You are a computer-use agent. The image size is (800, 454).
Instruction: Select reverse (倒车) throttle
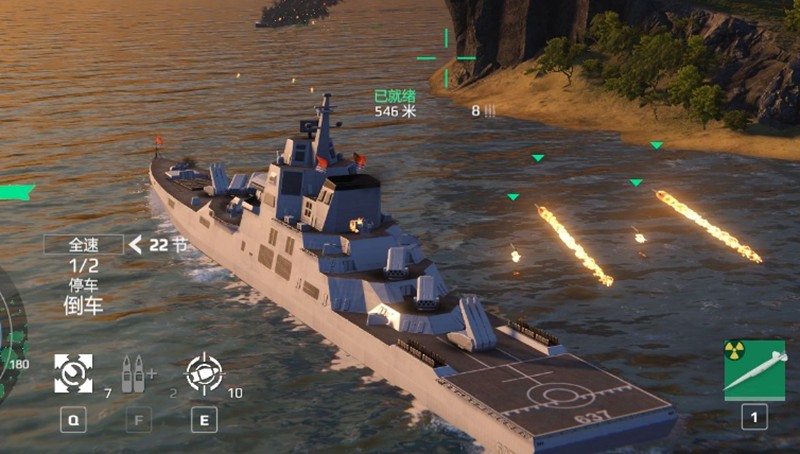point(84,306)
